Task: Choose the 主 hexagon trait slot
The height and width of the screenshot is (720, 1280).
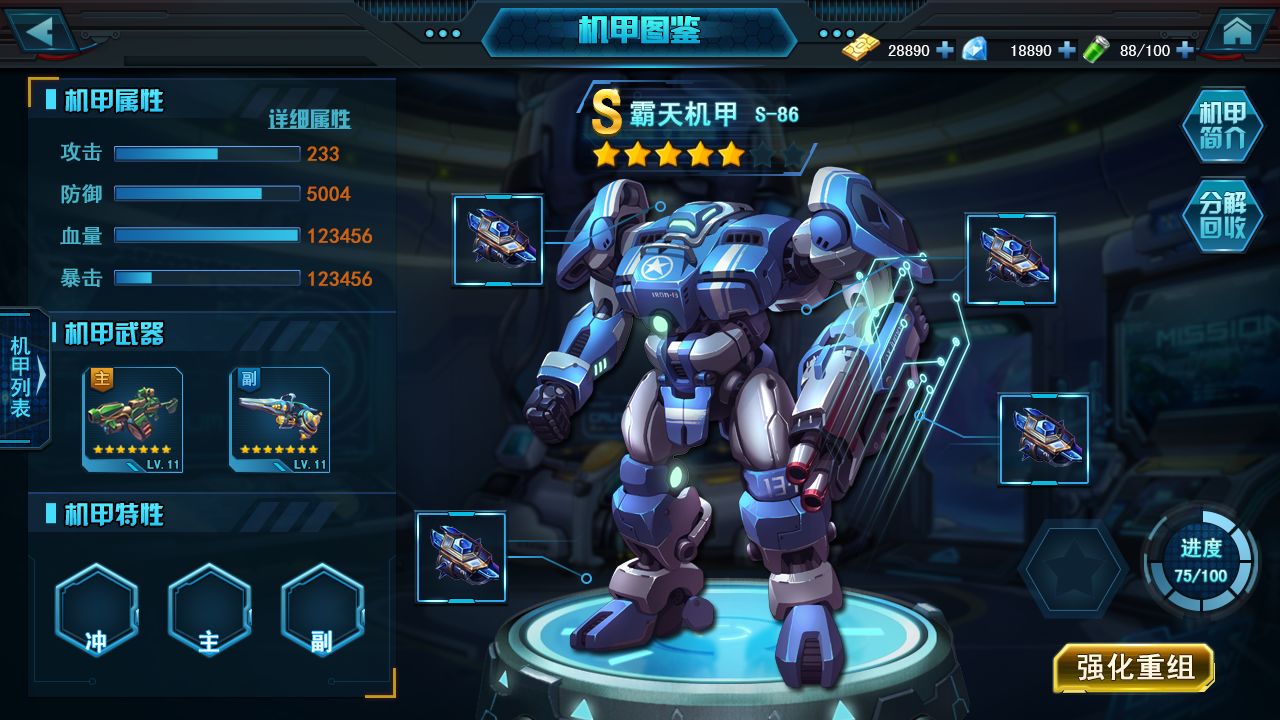Action: [209, 610]
